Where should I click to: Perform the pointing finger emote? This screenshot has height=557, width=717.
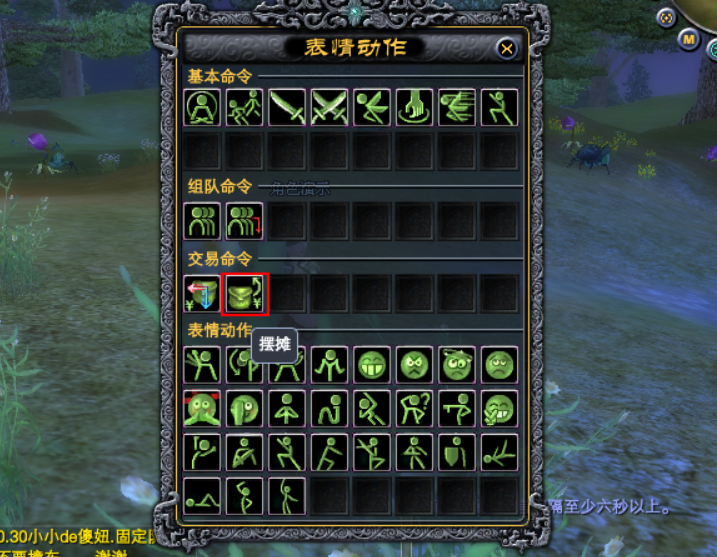tap(457, 408)
